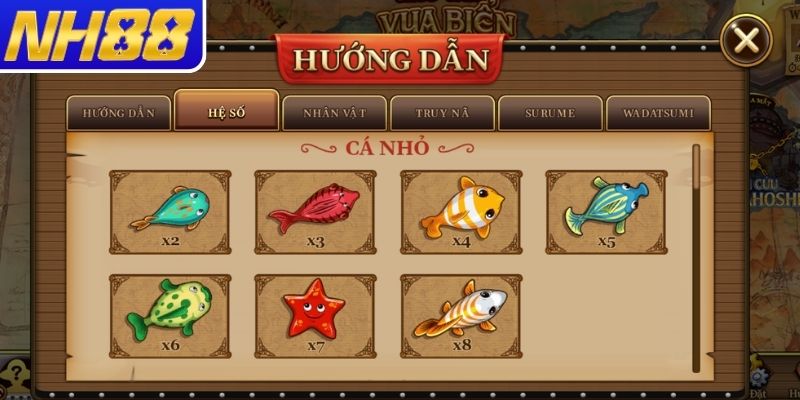Viewport: 800px width, 400px height.
Task: Show the Truy Nã tab
Action: tap(442, 113)
